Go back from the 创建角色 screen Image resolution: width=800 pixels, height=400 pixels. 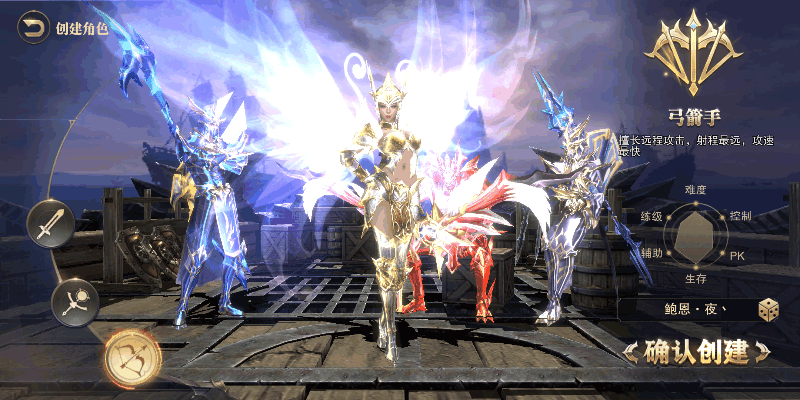(x=34, y=27)
